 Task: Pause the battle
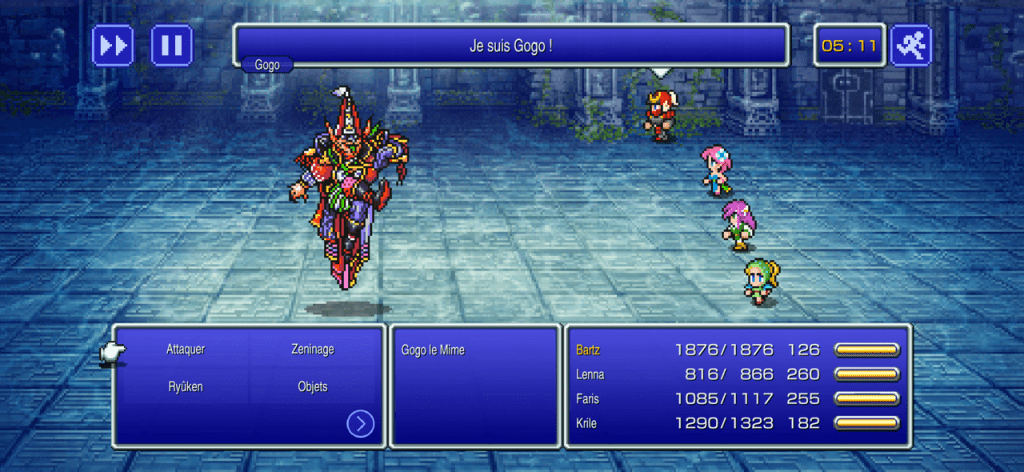172,45
